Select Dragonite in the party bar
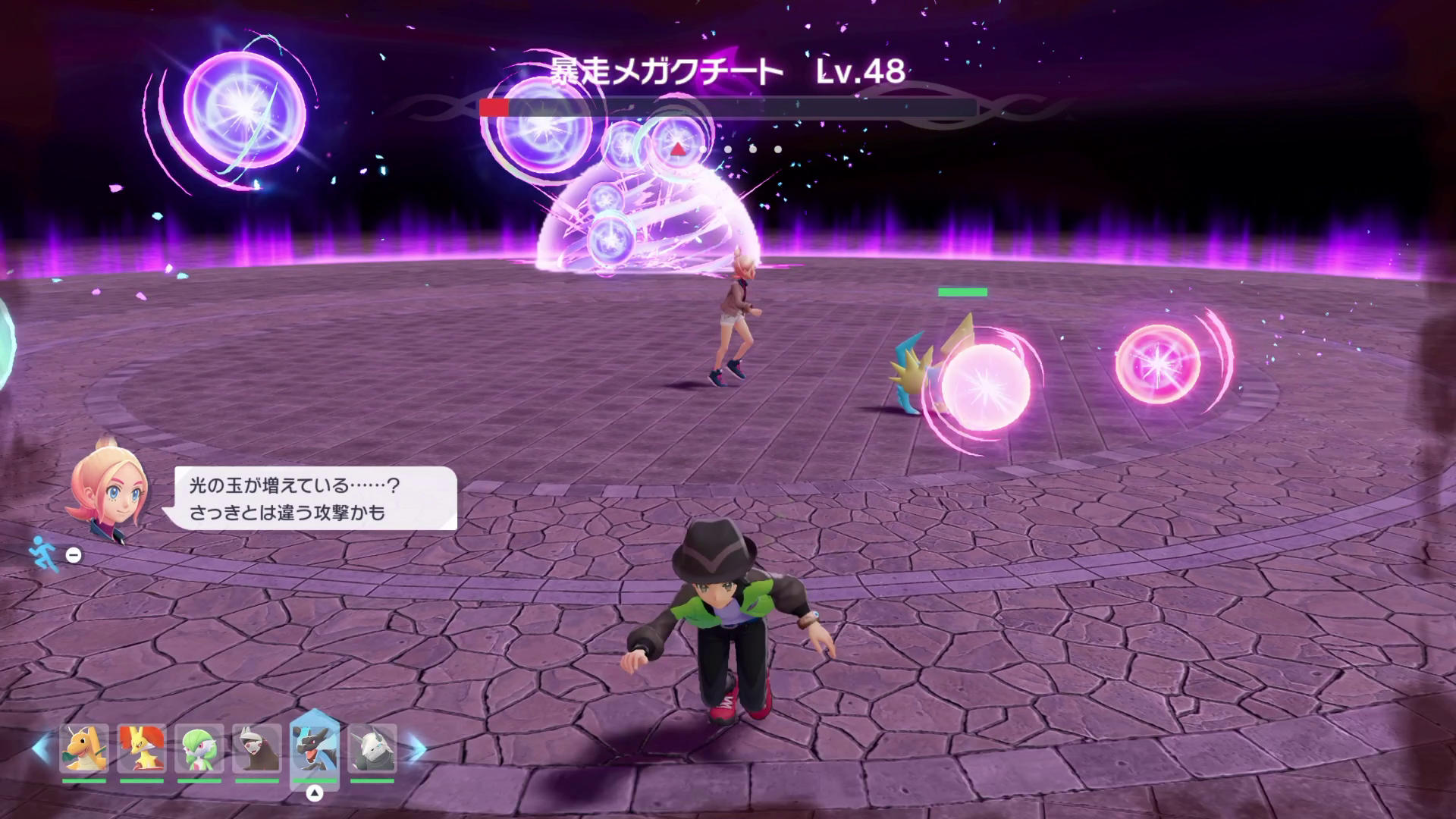Screen dimensions: 1456x819 (x=84, y=749)
